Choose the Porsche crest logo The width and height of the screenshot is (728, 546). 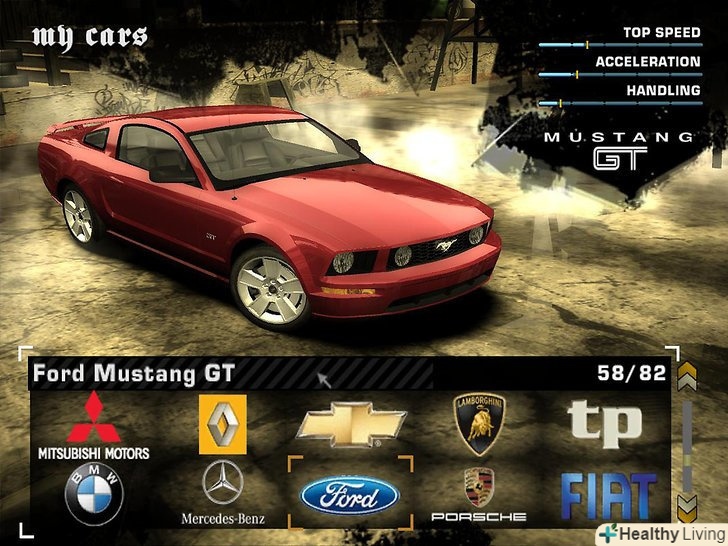pos(479,494)
